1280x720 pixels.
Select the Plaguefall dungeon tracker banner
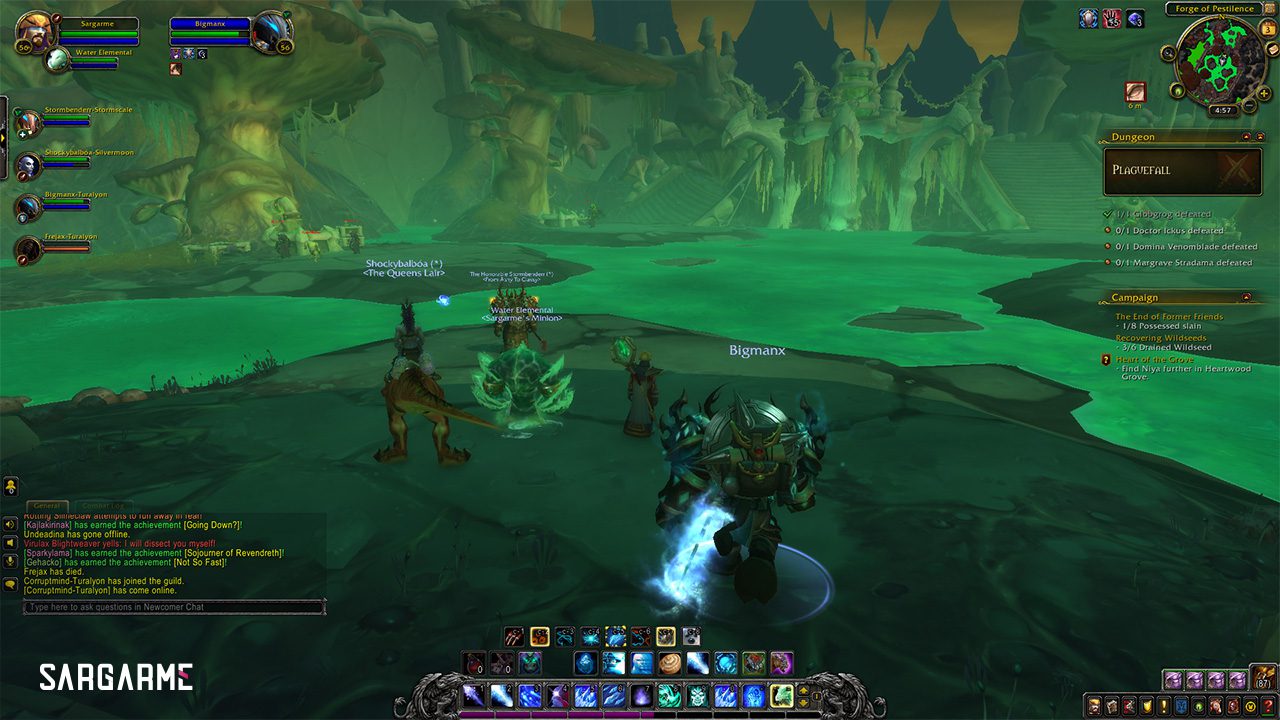coord(1182,171)
